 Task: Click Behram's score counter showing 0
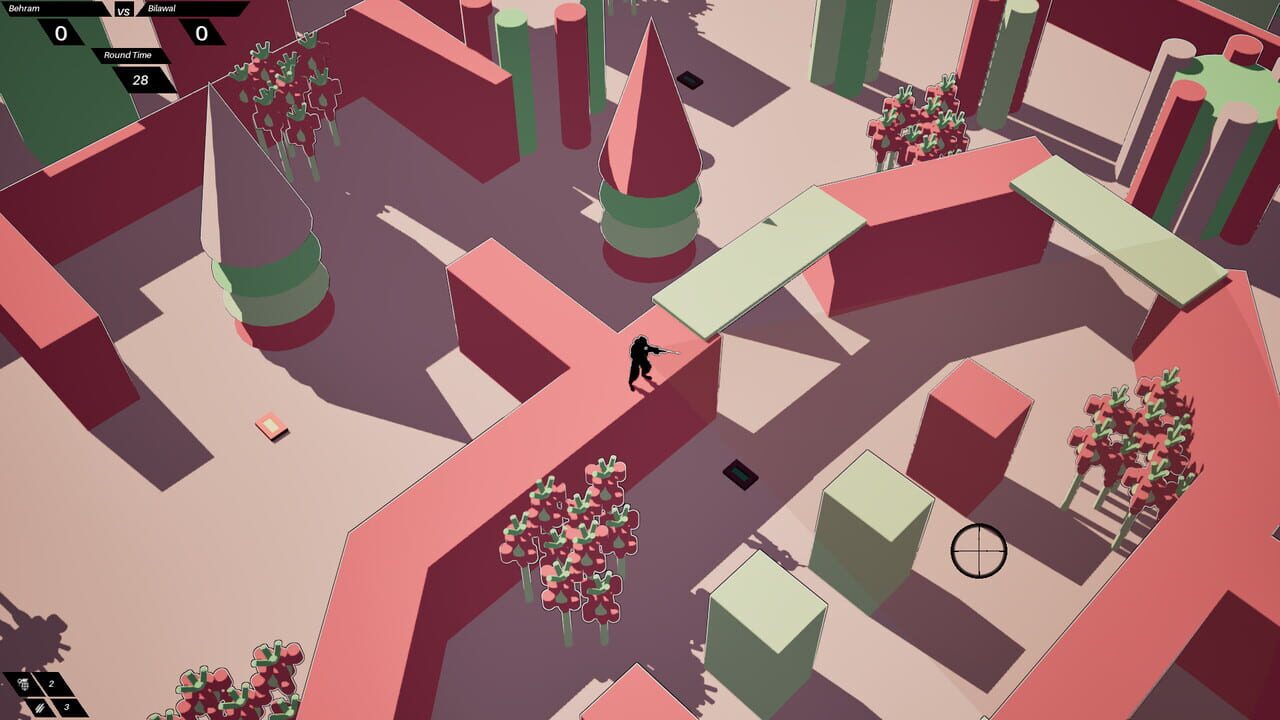pos(61,33)
